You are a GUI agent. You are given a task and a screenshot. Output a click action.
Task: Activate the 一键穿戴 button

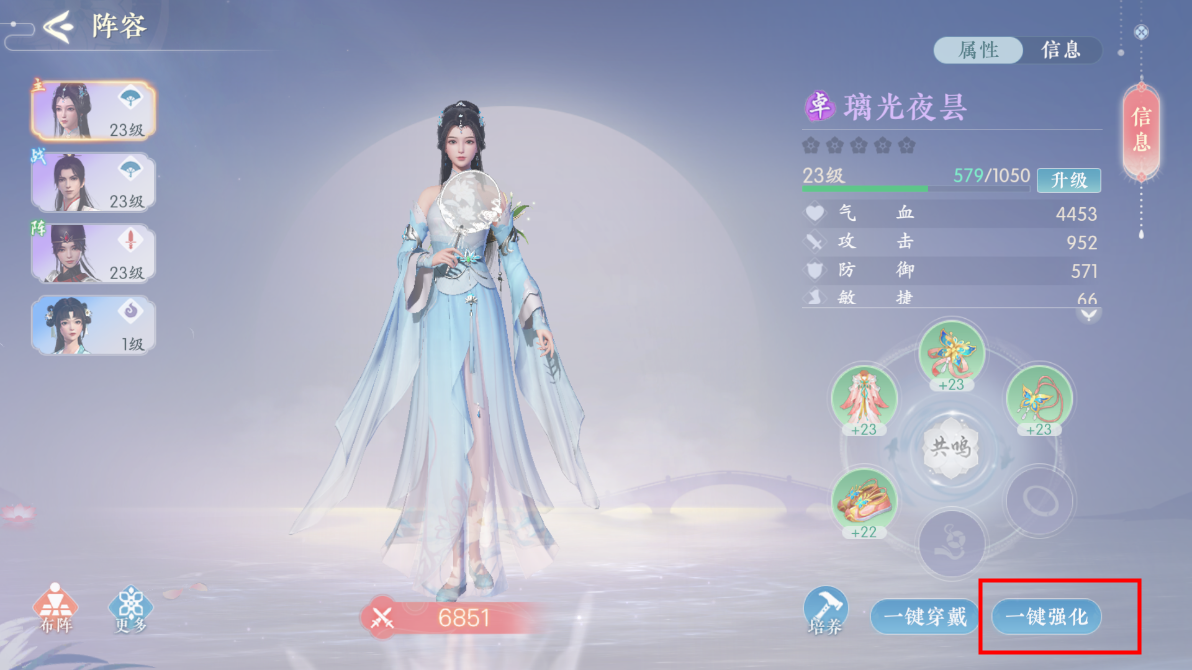(x=922, y=617)
